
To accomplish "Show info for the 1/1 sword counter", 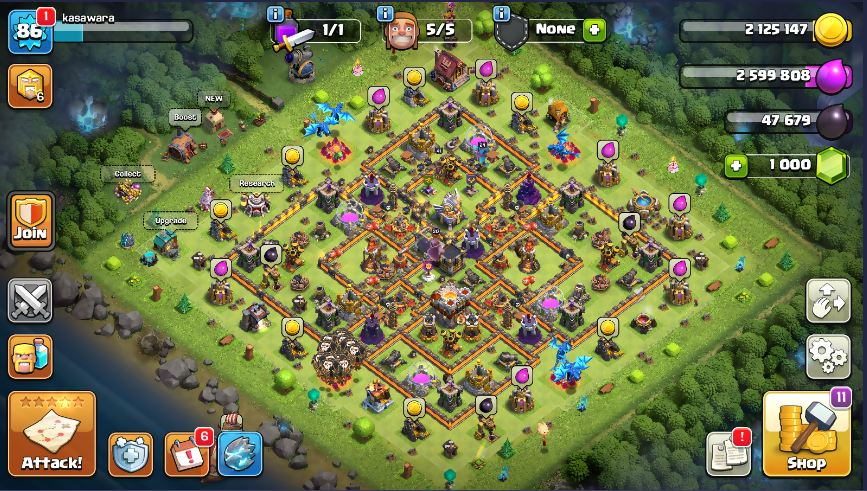I will (276, 13).
